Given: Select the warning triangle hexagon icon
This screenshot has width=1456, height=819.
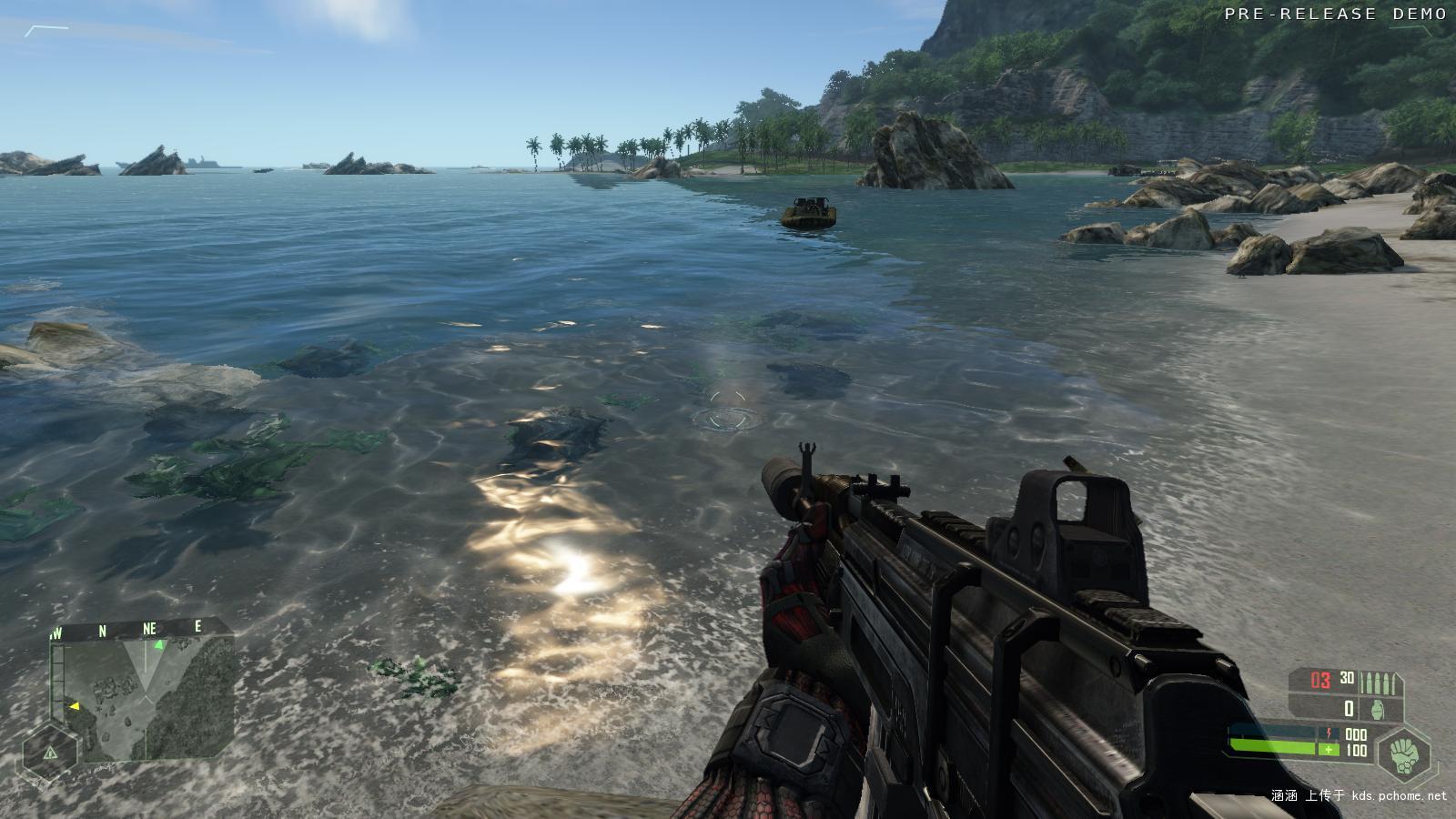Looking at the screenshot, I should pyautogui.click(x=49, y=753).
